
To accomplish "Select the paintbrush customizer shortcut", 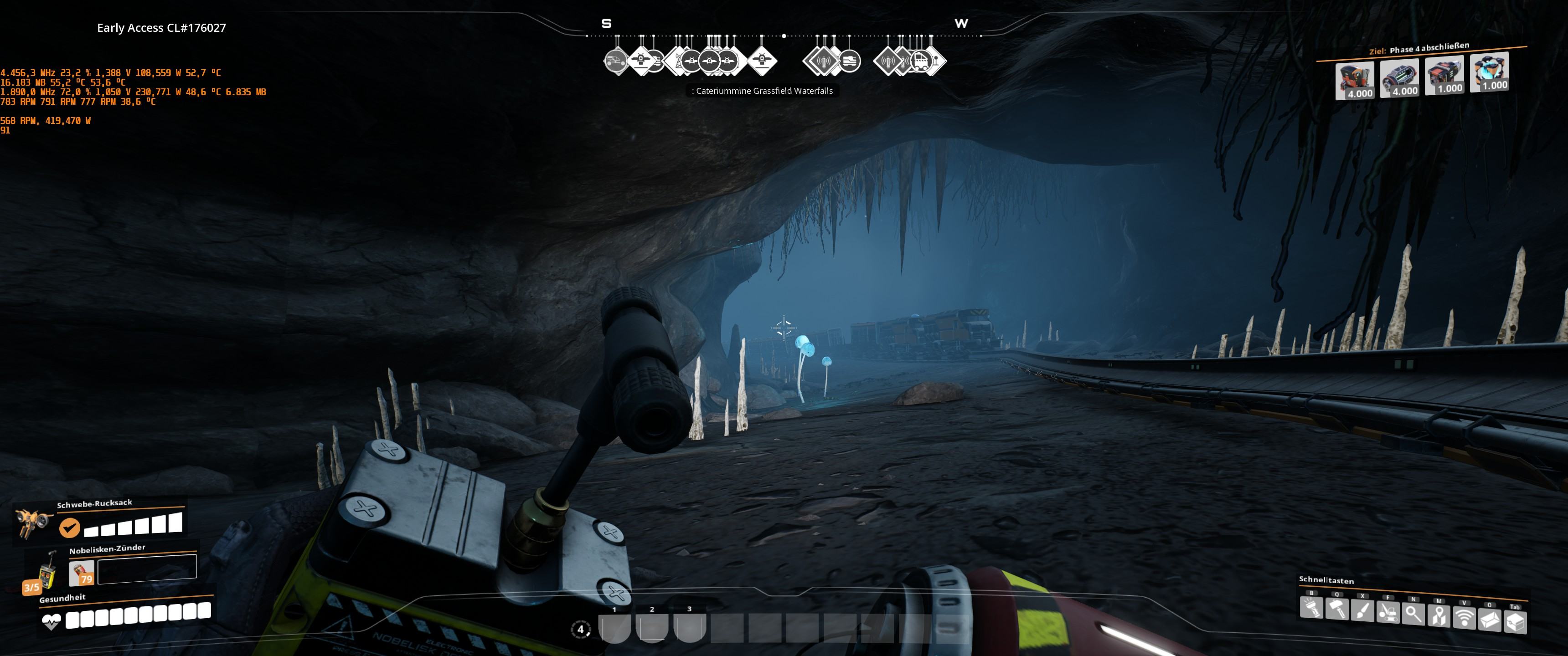I will [x=1362, y=611].
